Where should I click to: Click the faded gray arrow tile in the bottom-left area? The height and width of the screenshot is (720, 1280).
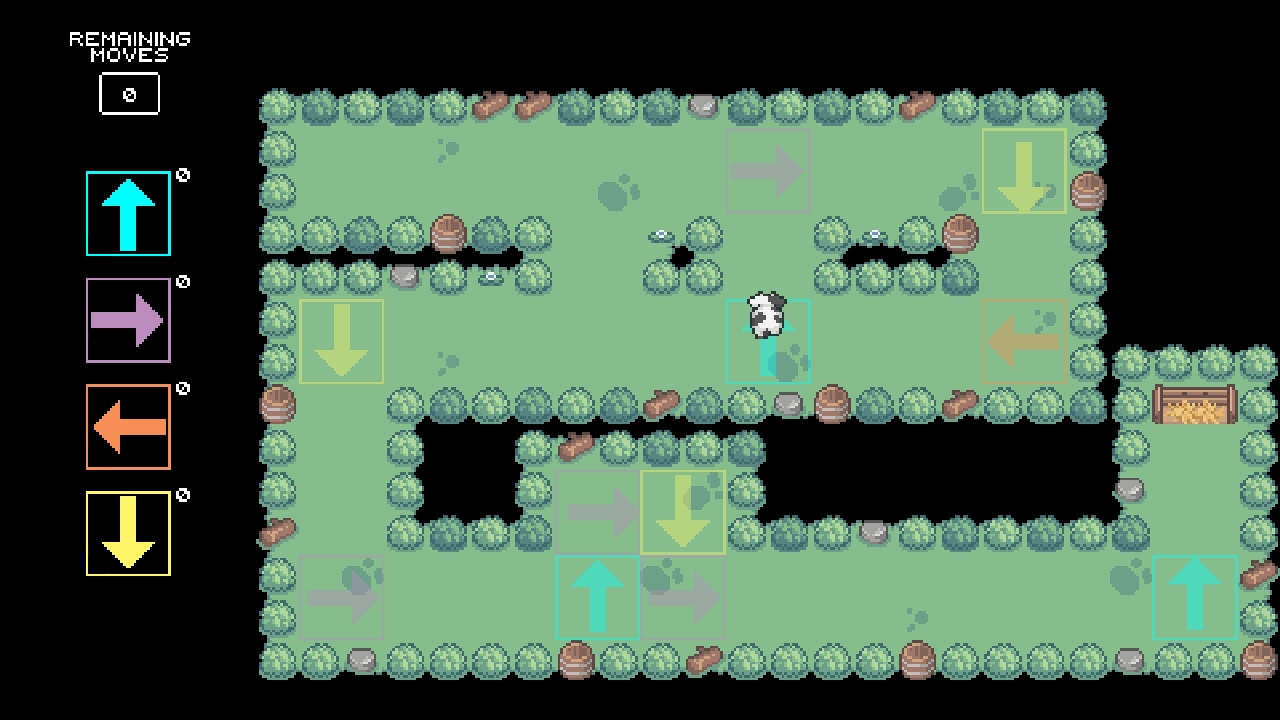pos(341,597)
